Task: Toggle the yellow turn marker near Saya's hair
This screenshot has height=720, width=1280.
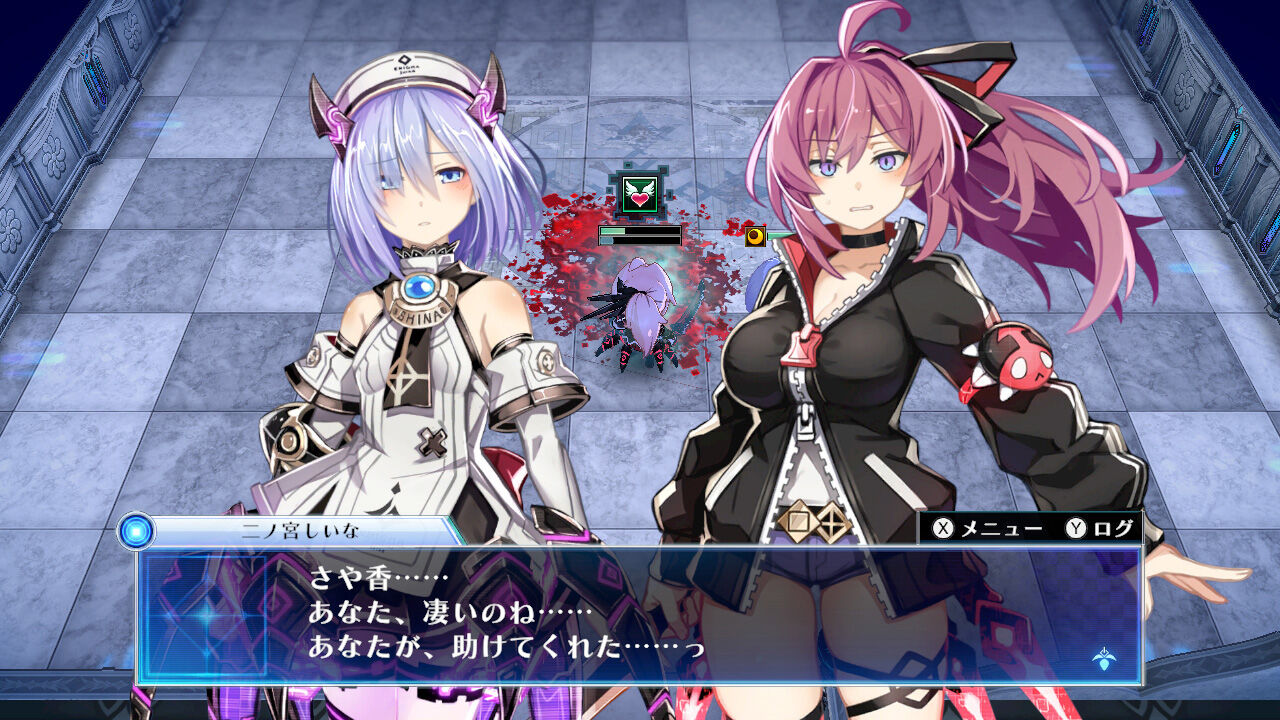Action: pyautogui.click(x=756, y=237)
